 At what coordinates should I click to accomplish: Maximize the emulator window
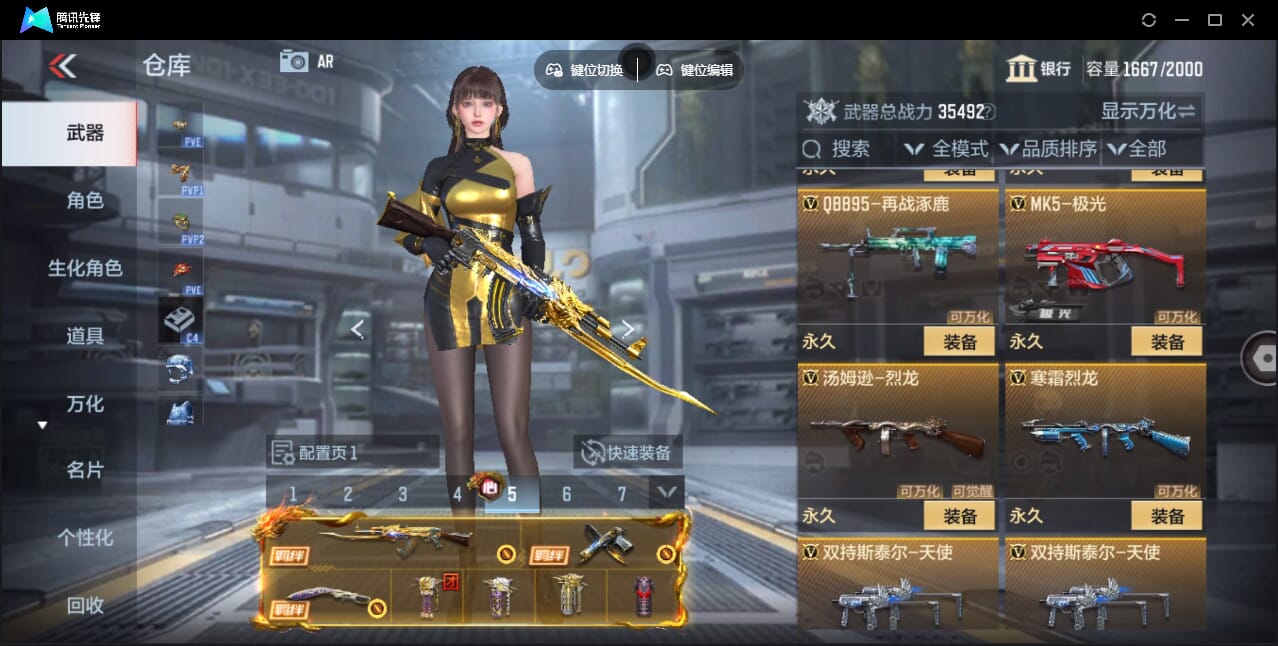point(1215,20)
